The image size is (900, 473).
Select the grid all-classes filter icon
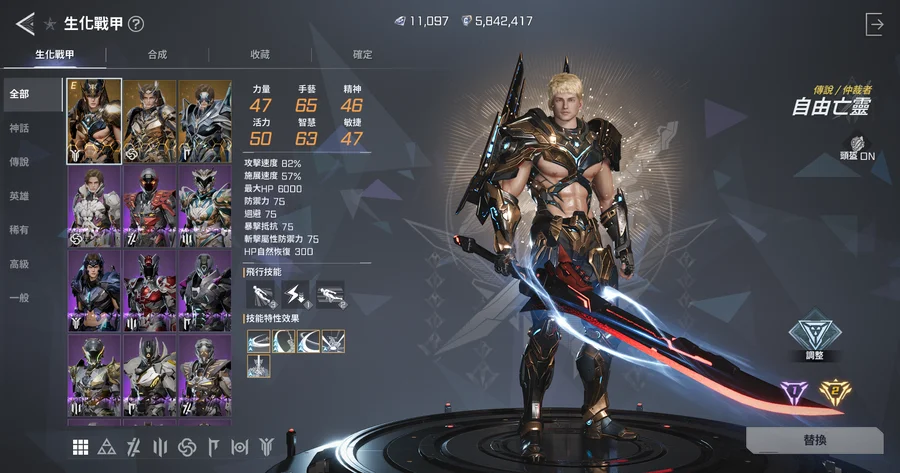(x=80, y=446)
